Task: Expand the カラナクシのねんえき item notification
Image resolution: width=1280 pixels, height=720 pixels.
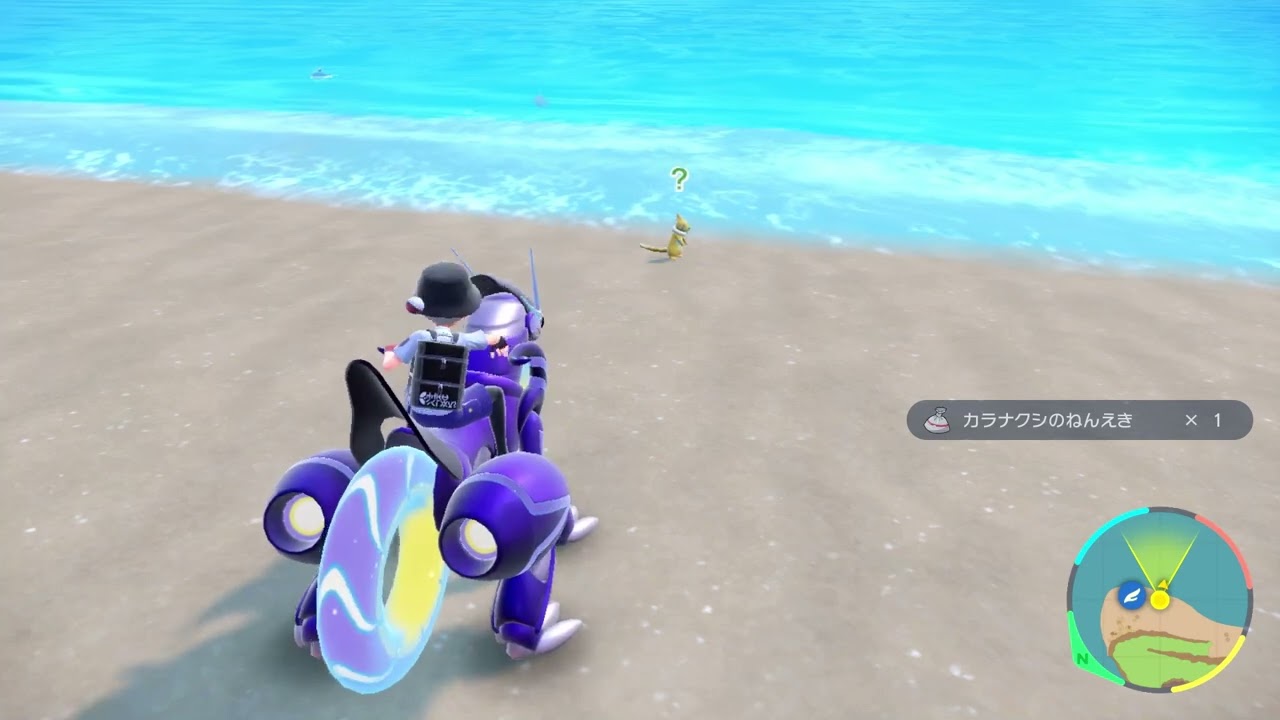Action: (x=1075, y=421)
